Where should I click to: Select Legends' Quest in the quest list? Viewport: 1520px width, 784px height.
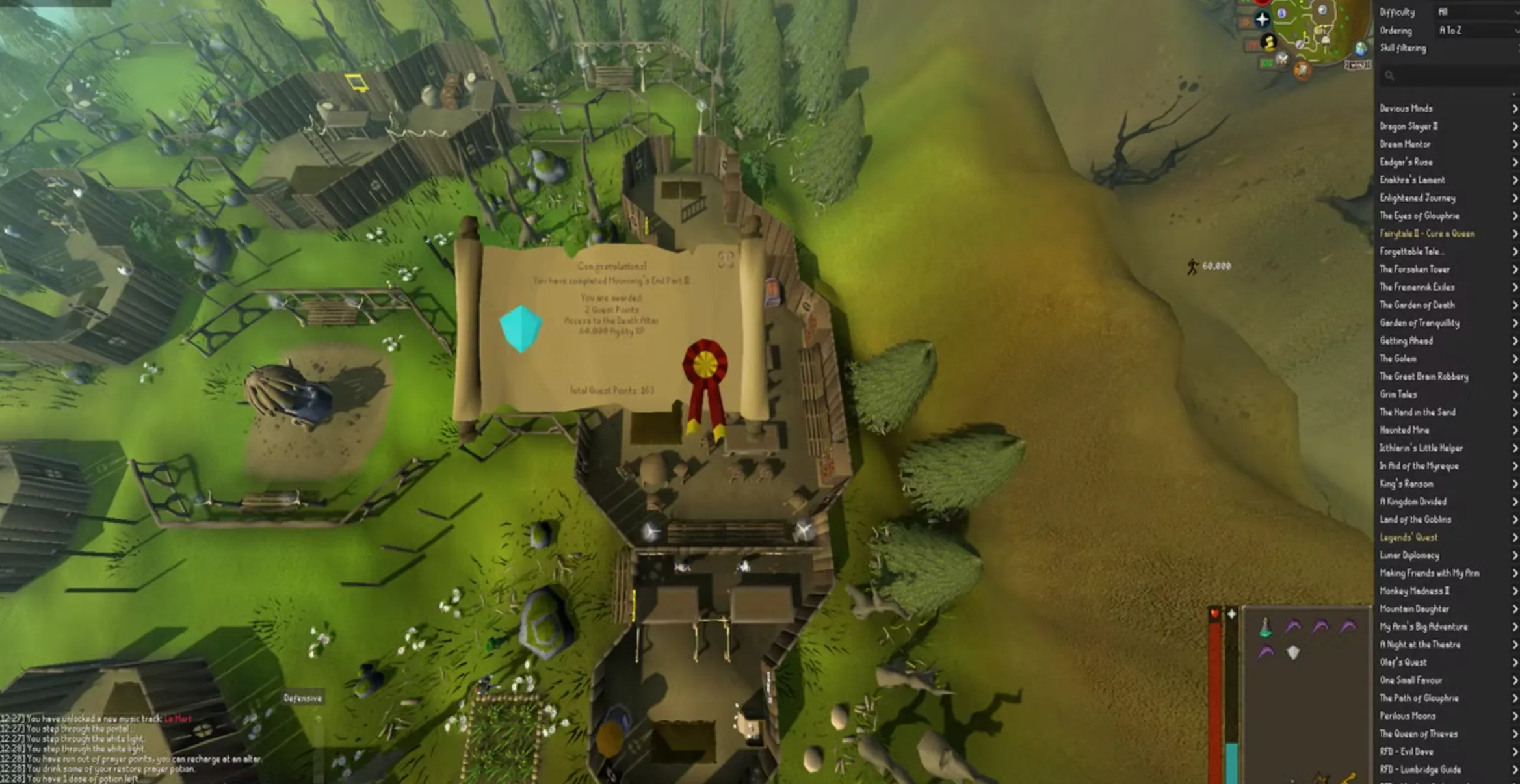pyautogui.click(x=1408, y=537)
